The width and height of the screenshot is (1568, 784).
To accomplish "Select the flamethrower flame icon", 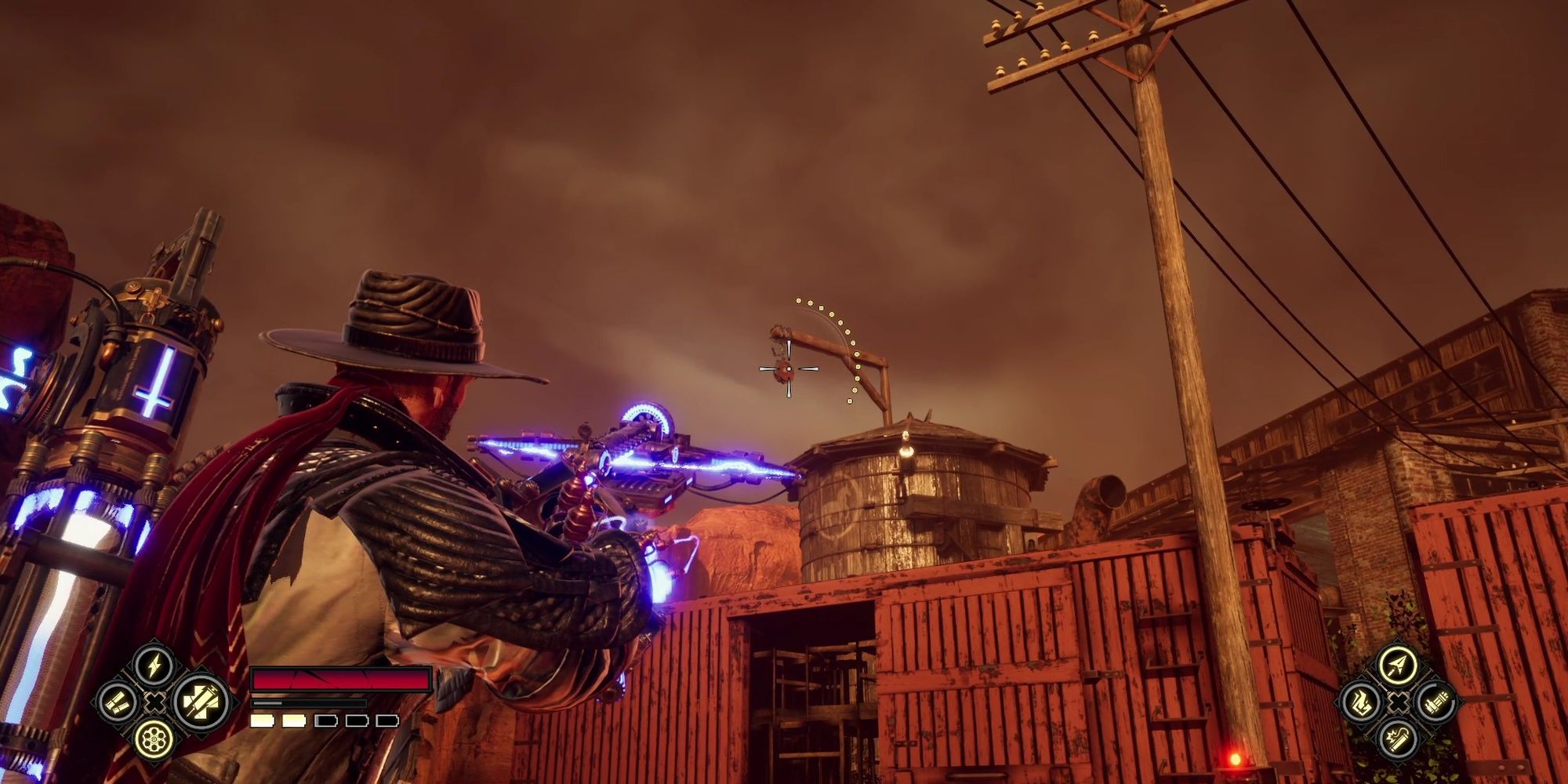I will click(x=1362, y=702).
